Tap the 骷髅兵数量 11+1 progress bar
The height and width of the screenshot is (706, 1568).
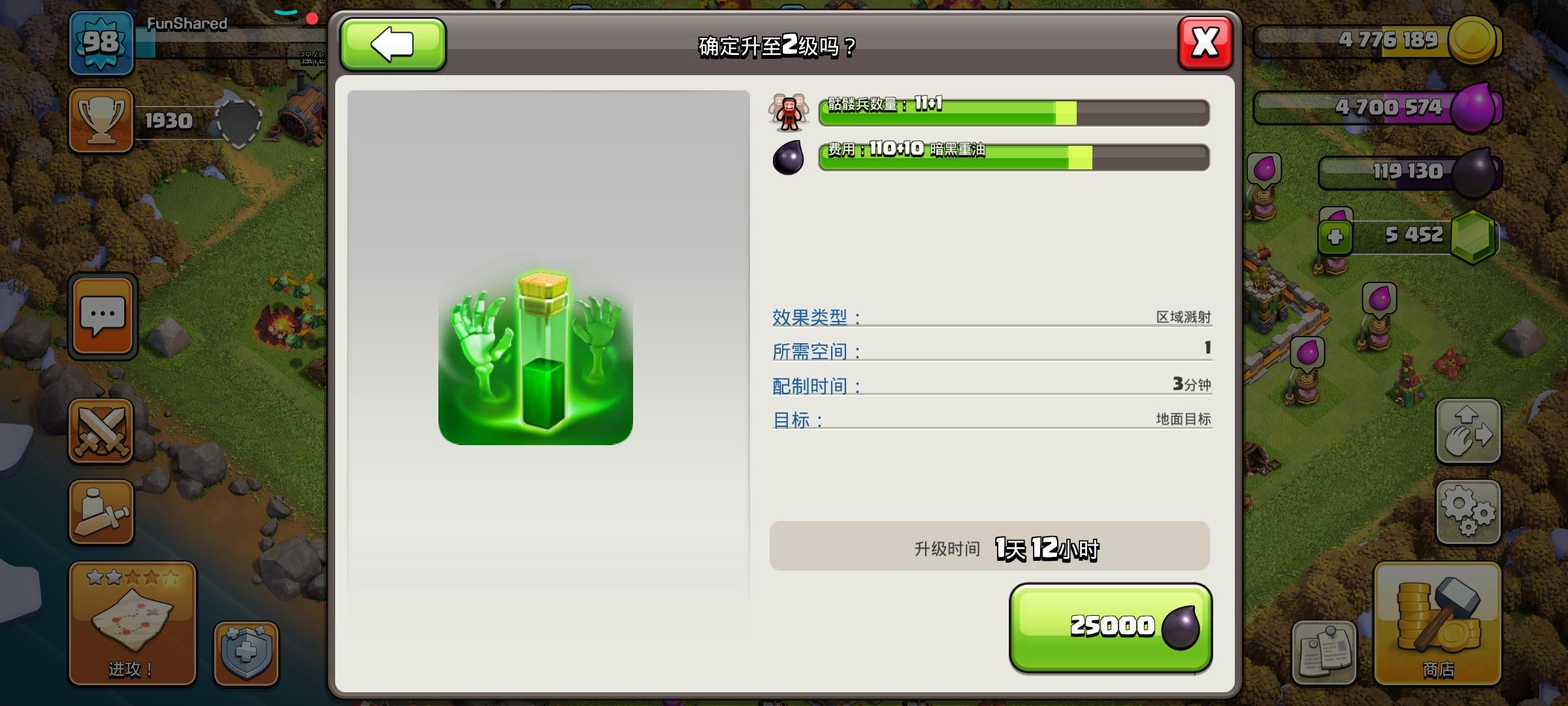click(1013, 111)
